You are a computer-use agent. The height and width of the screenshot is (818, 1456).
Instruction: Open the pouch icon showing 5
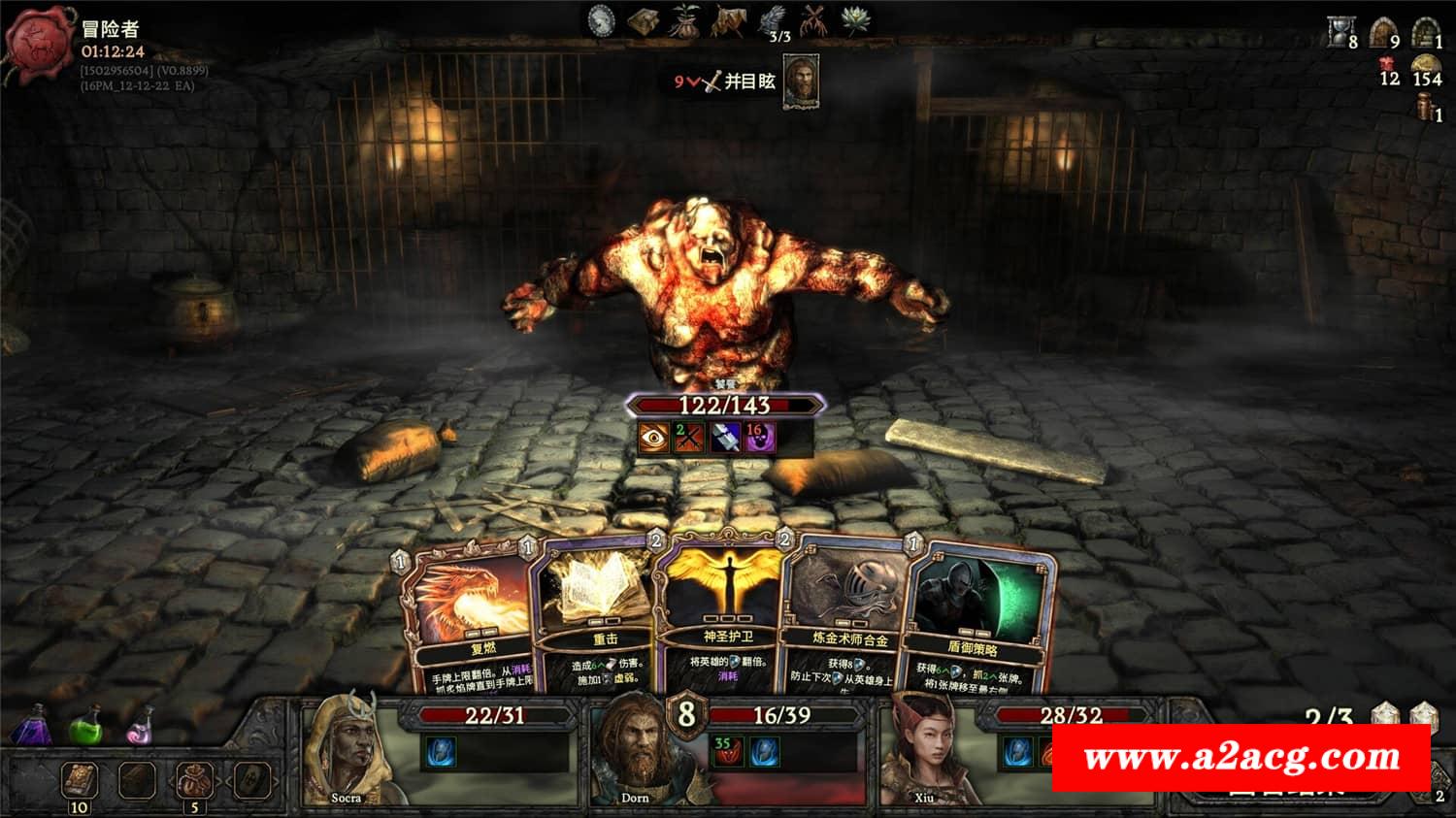194,779
